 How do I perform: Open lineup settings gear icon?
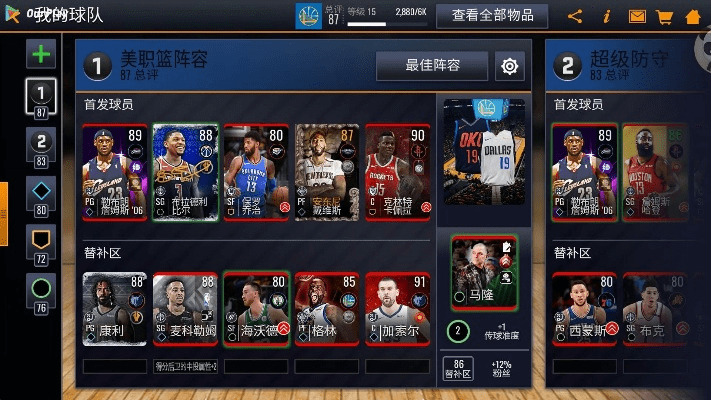coord(510,66)
